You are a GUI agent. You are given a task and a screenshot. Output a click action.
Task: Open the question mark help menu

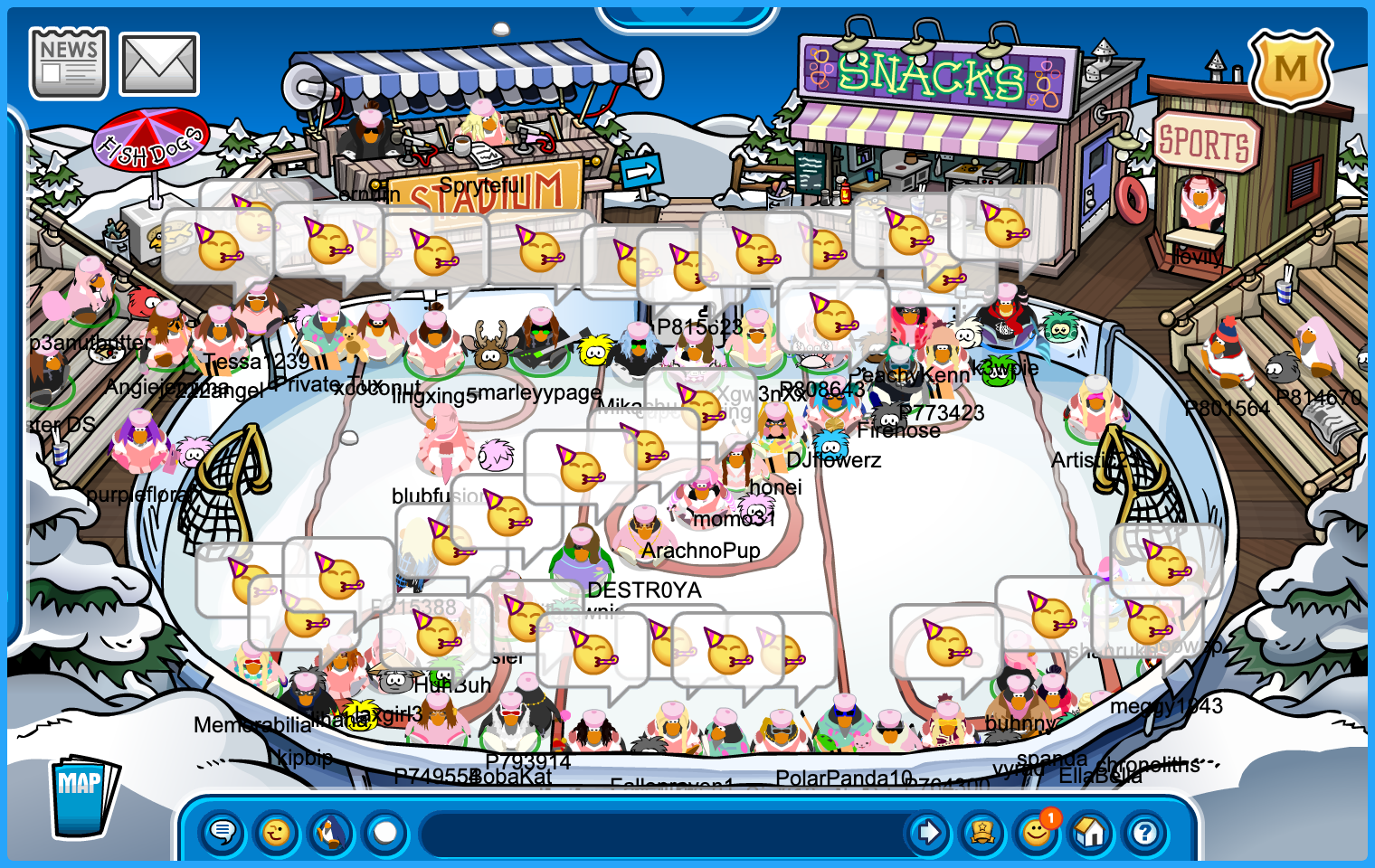pyautogui.click(x=1145, y=832)
